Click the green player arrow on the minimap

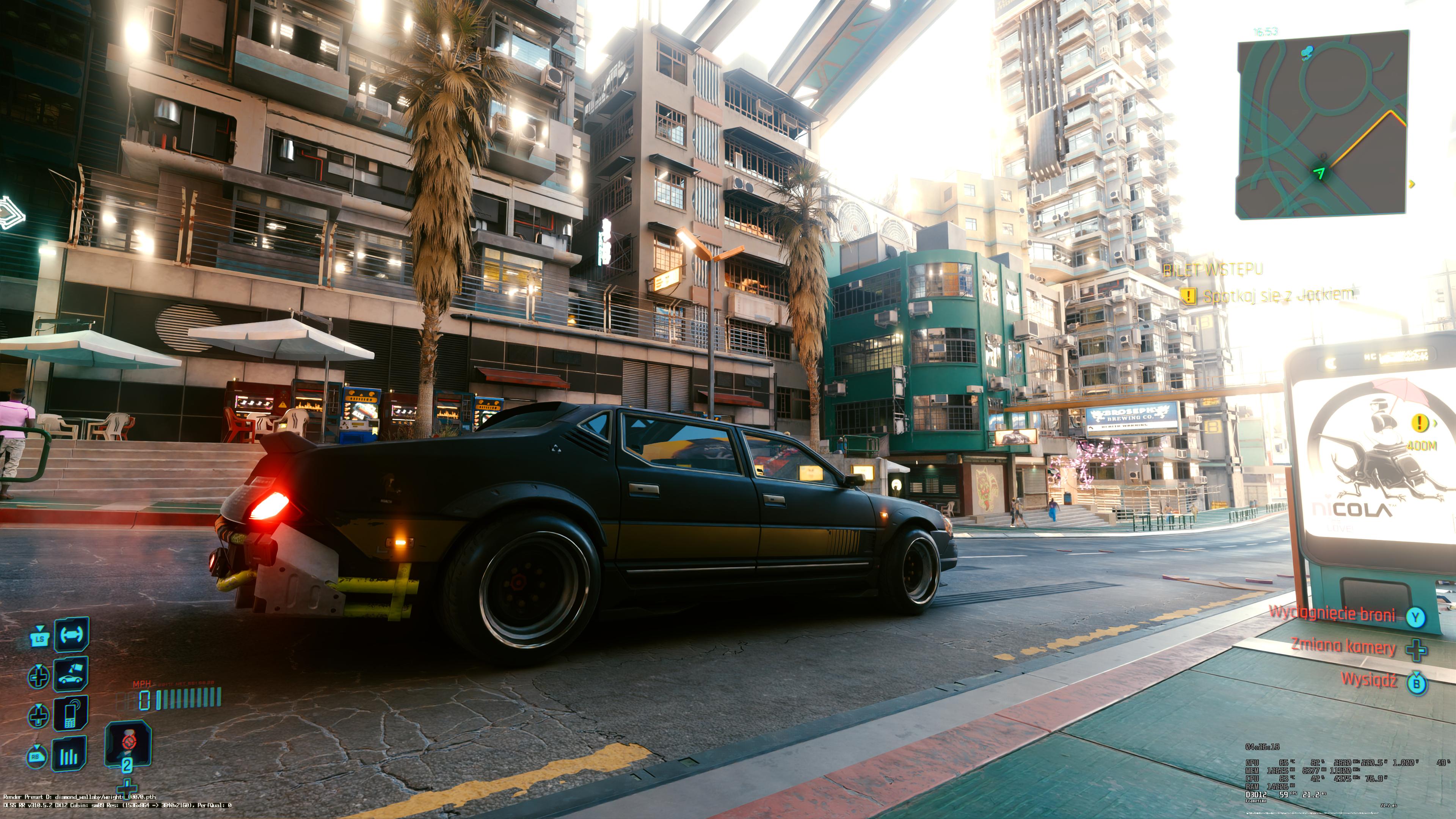[1320, 173]
